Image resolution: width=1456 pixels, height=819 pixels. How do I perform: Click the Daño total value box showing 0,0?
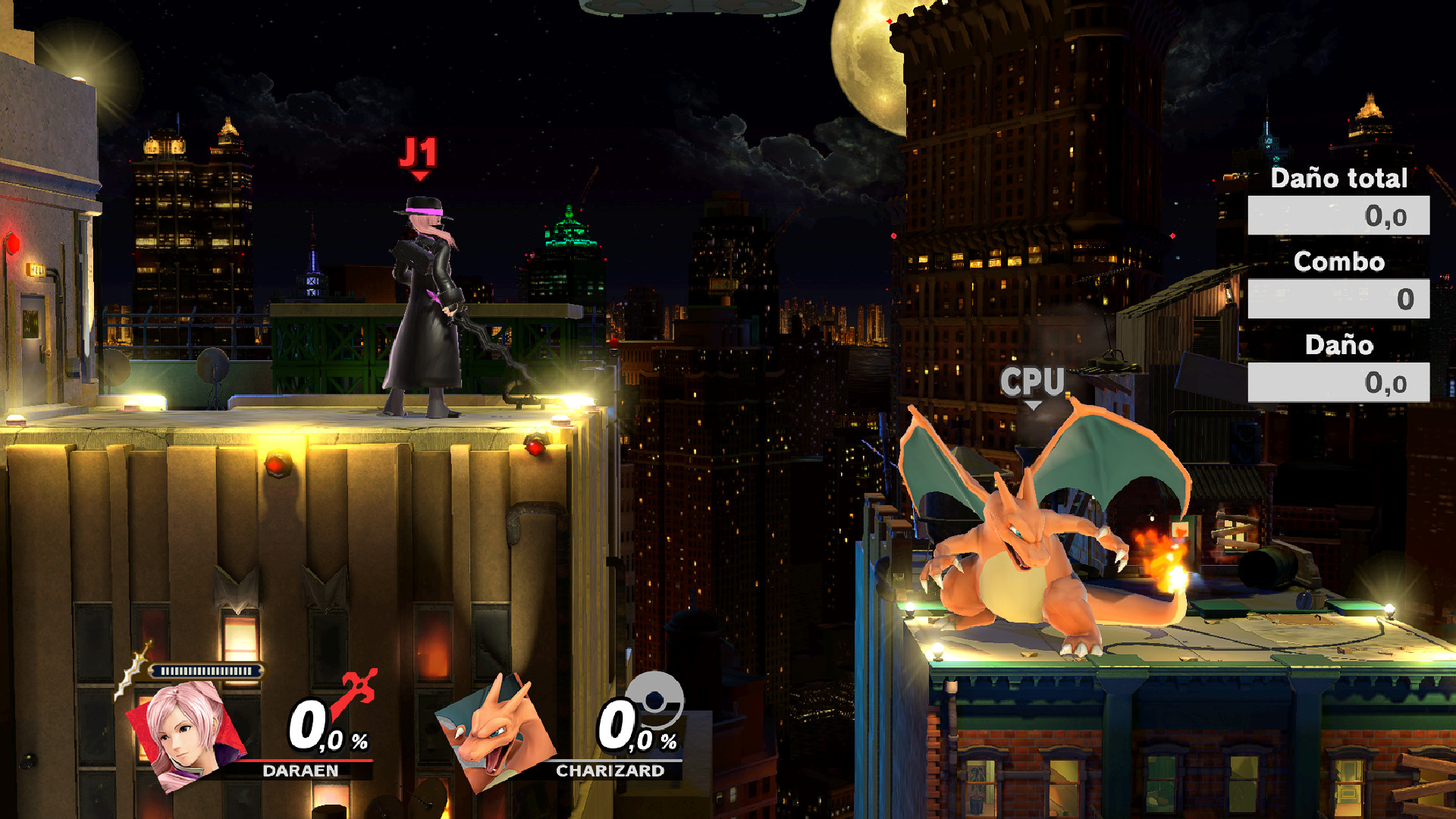point(1339,216)
